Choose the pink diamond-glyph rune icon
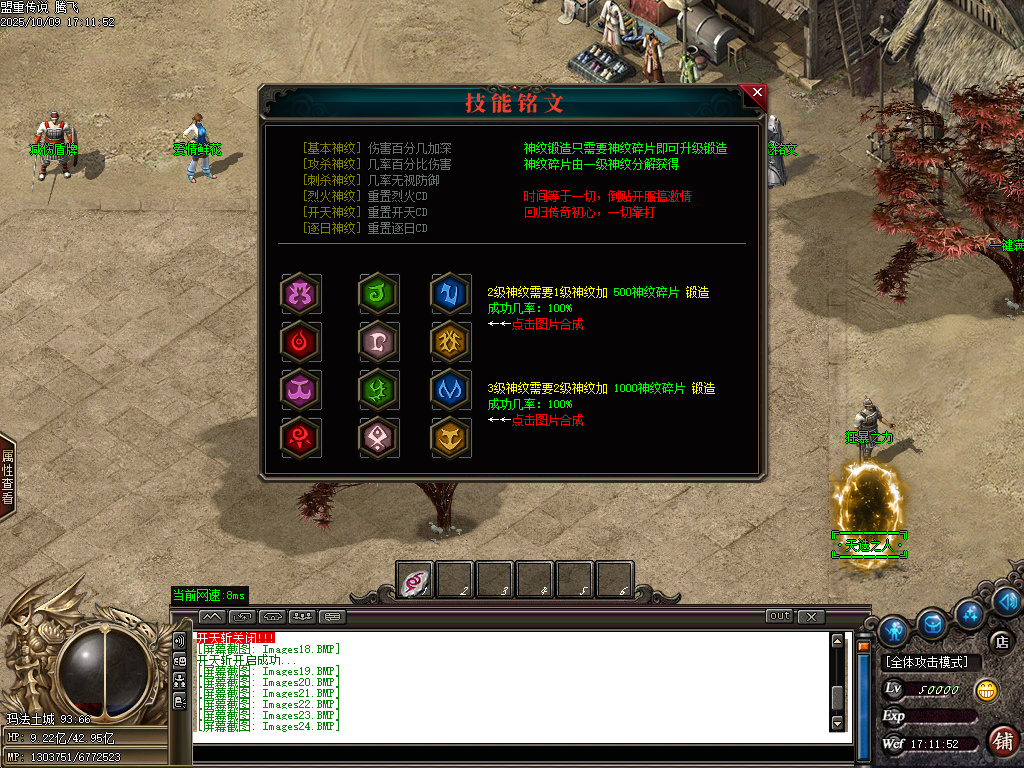1024x768 pixels. [378, 436]
